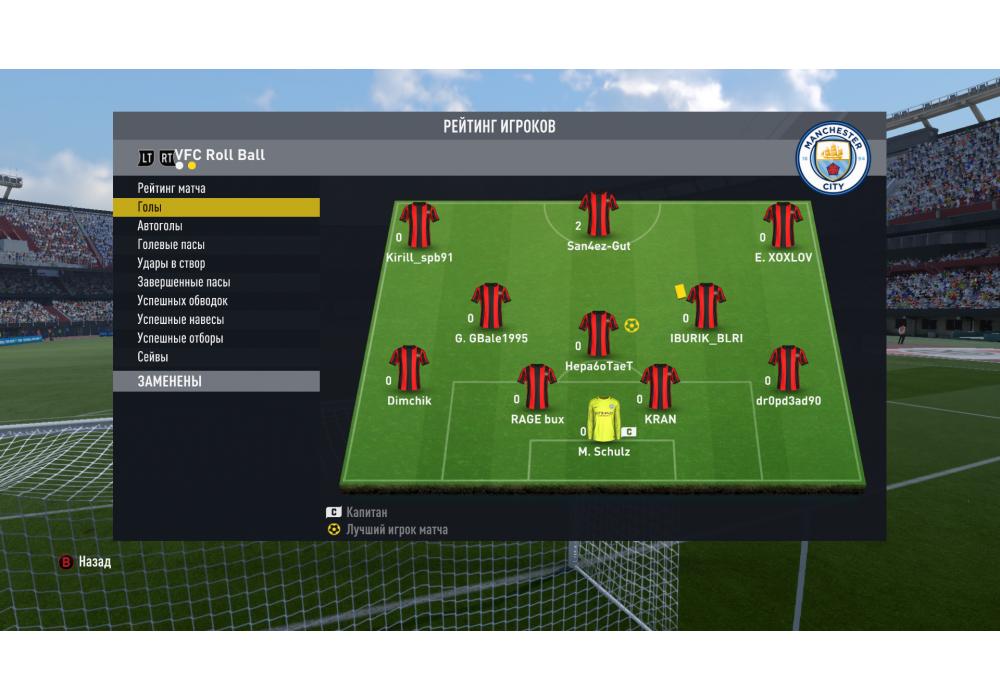The height and width of the screenshot is (700, 1000).
Task: Select the Успешных обводок entry
Action: coord(182,301)
